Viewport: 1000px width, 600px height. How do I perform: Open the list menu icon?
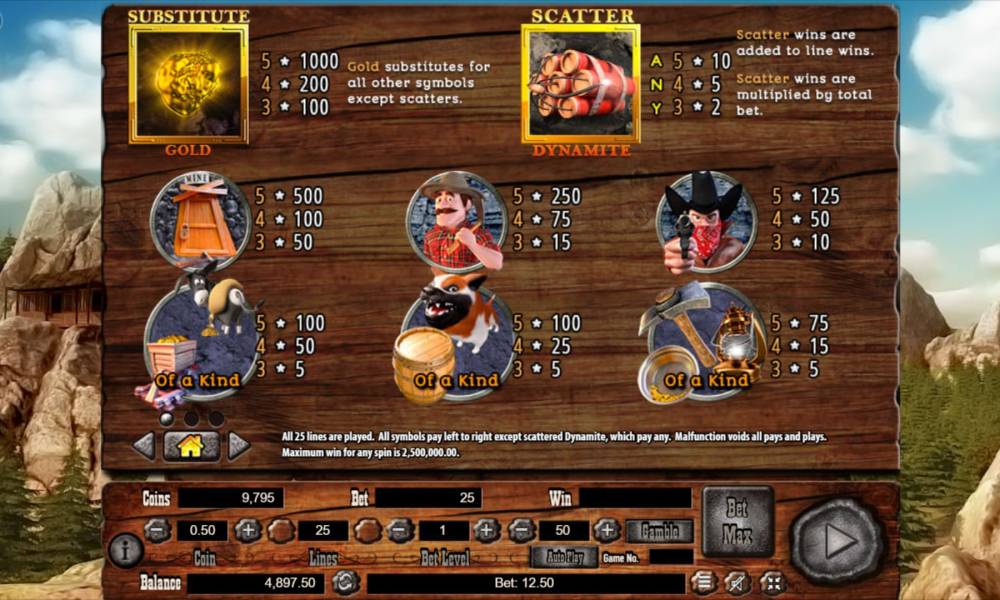click(704, 582)
